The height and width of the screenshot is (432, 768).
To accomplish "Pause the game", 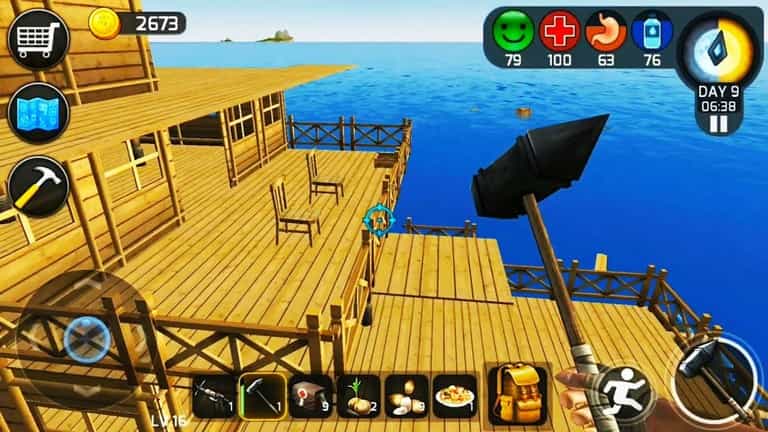I will (718, 124).
